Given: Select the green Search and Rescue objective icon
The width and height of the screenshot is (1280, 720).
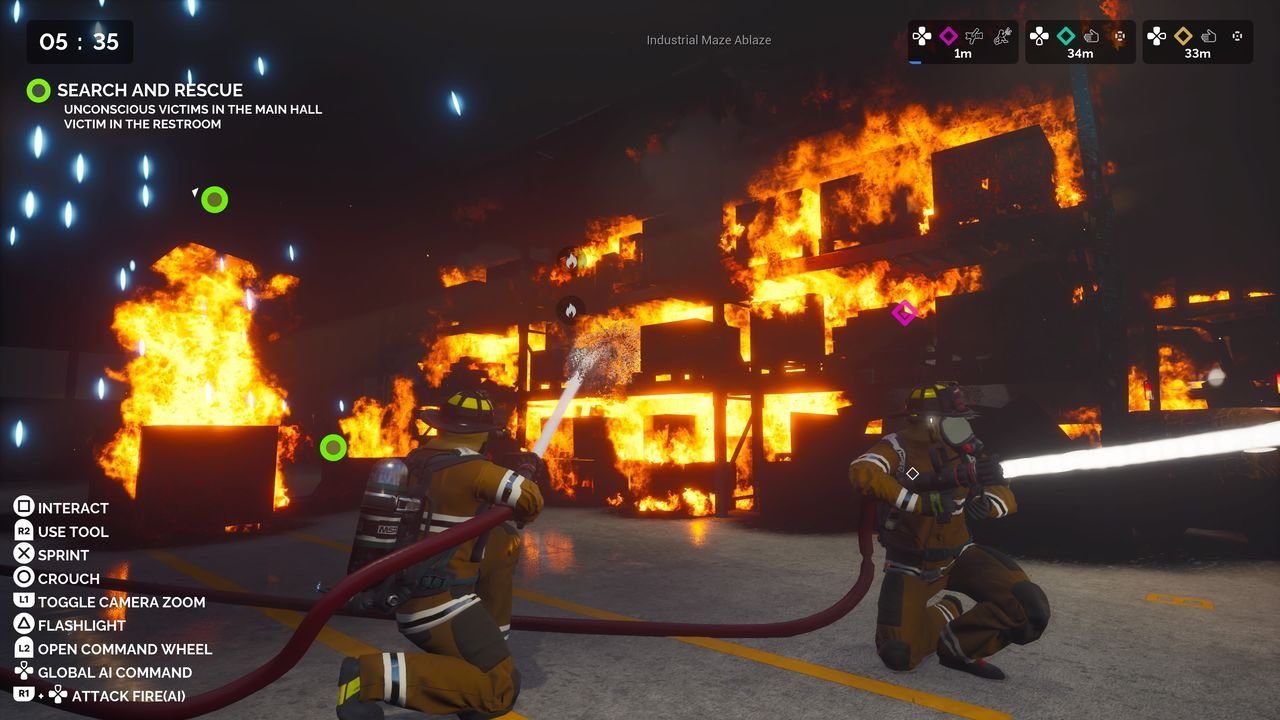Looking at the screenshot, I should click(x=39, y=90).
